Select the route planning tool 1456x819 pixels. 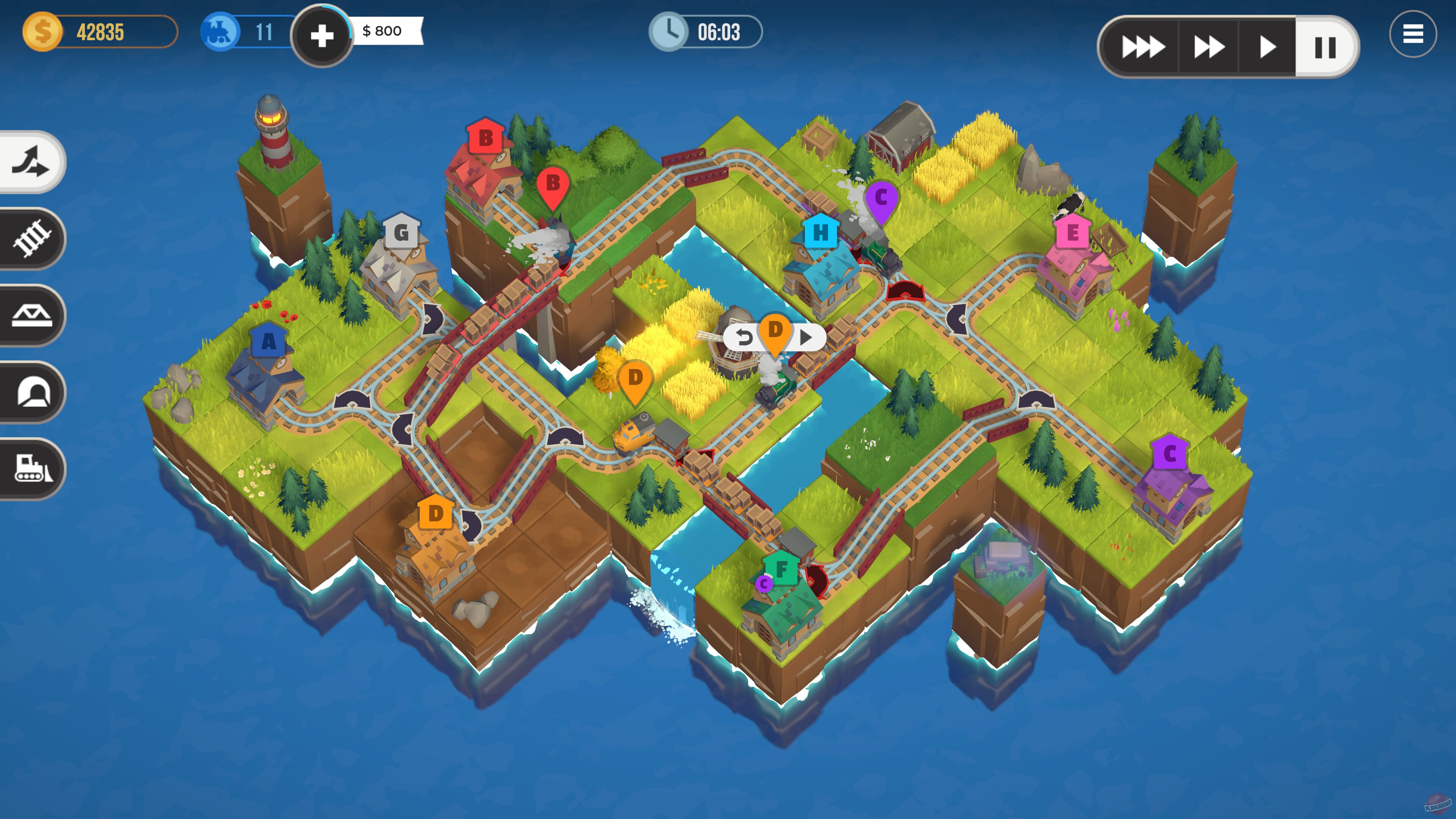click(31, 162)
